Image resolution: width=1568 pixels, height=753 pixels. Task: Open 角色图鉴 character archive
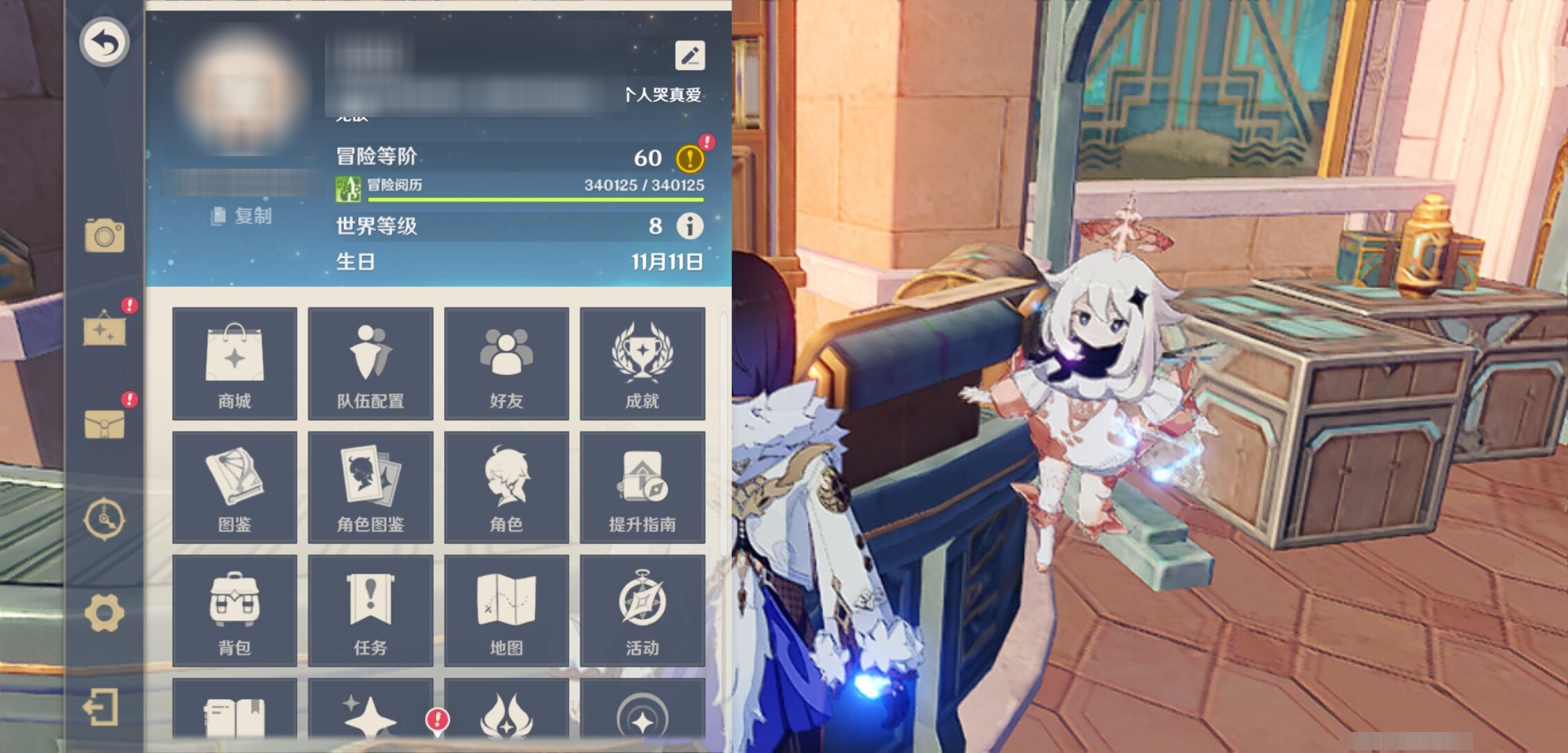370,487
